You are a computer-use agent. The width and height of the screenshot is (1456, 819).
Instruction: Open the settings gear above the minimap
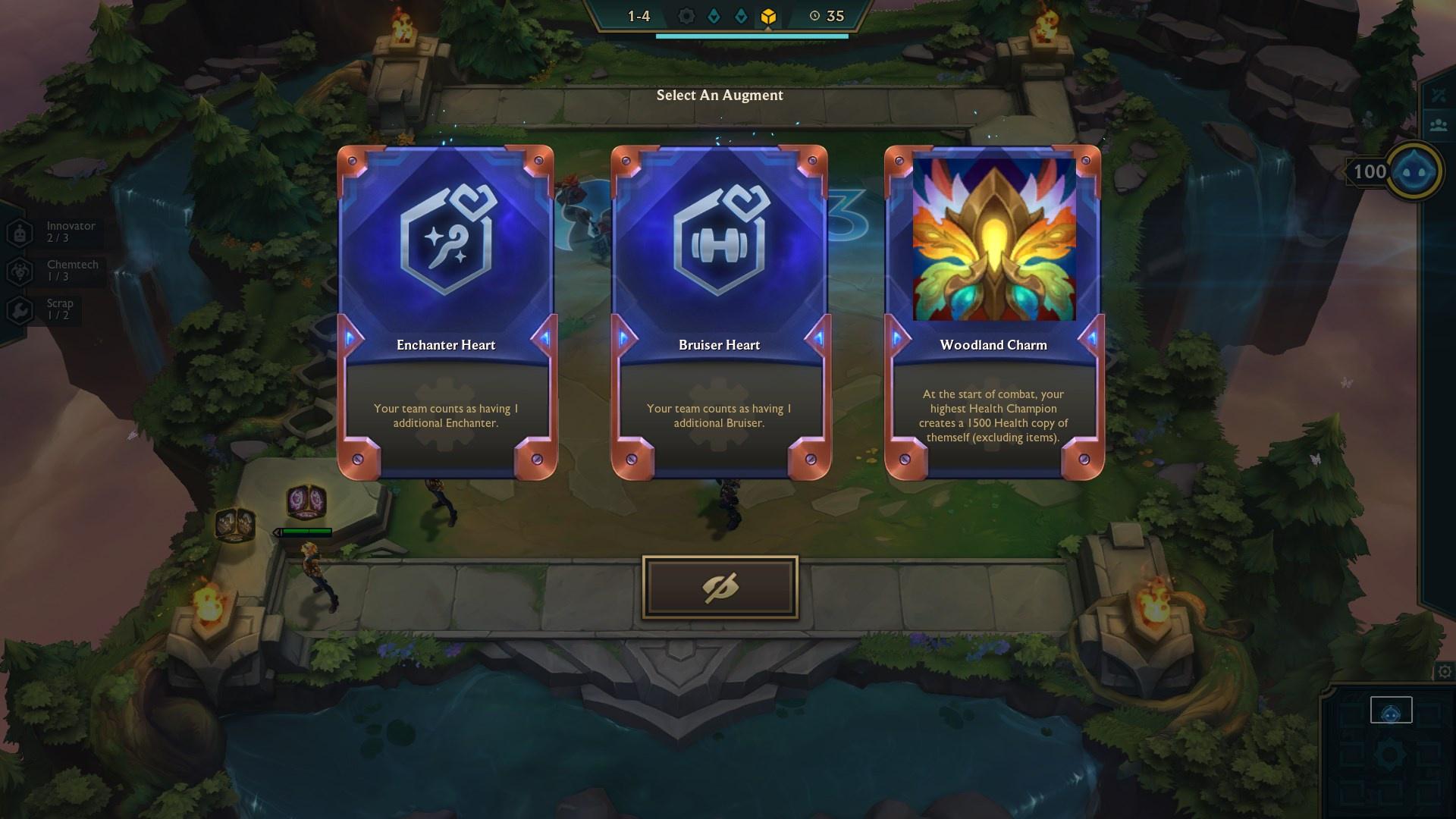pos(1443,670)
